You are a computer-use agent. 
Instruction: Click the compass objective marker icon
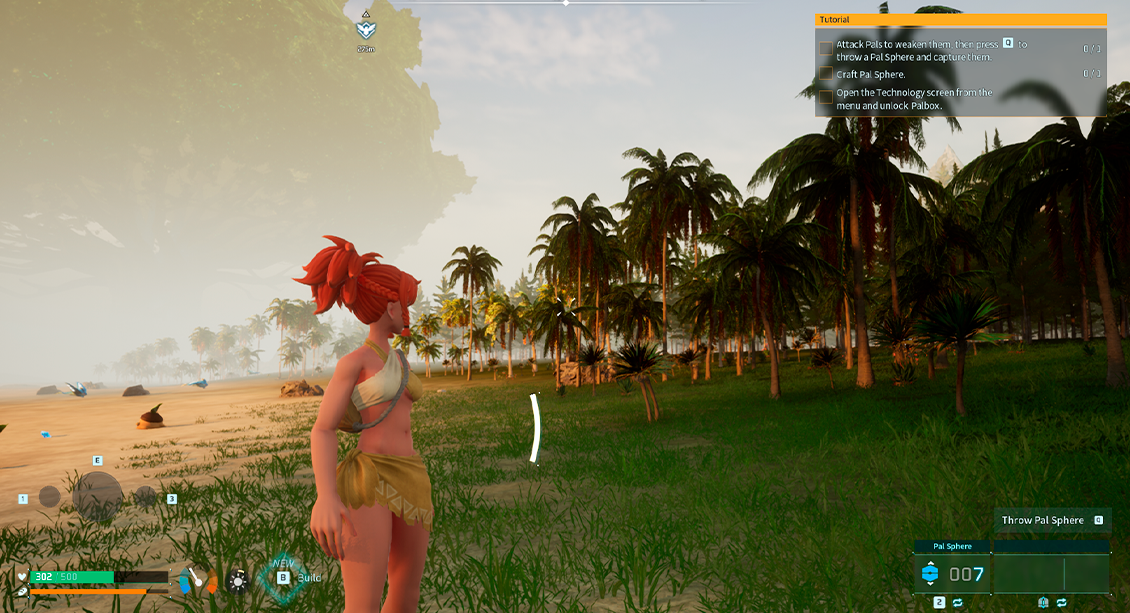(366, 30)
